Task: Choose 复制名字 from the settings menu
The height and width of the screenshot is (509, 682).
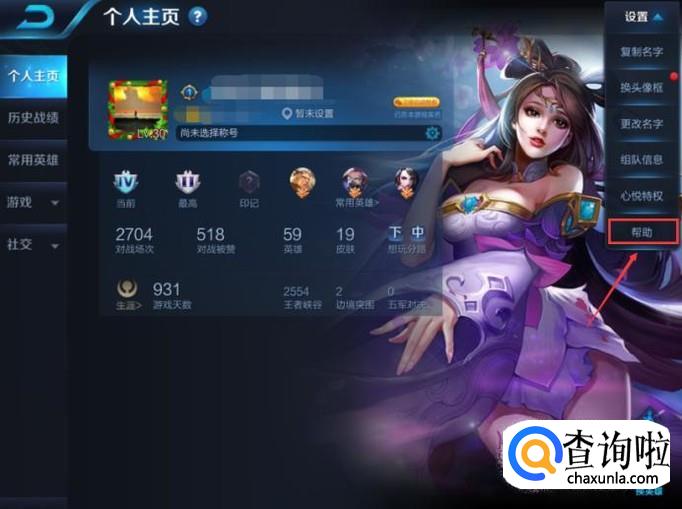Action: (x=642, y=51)
